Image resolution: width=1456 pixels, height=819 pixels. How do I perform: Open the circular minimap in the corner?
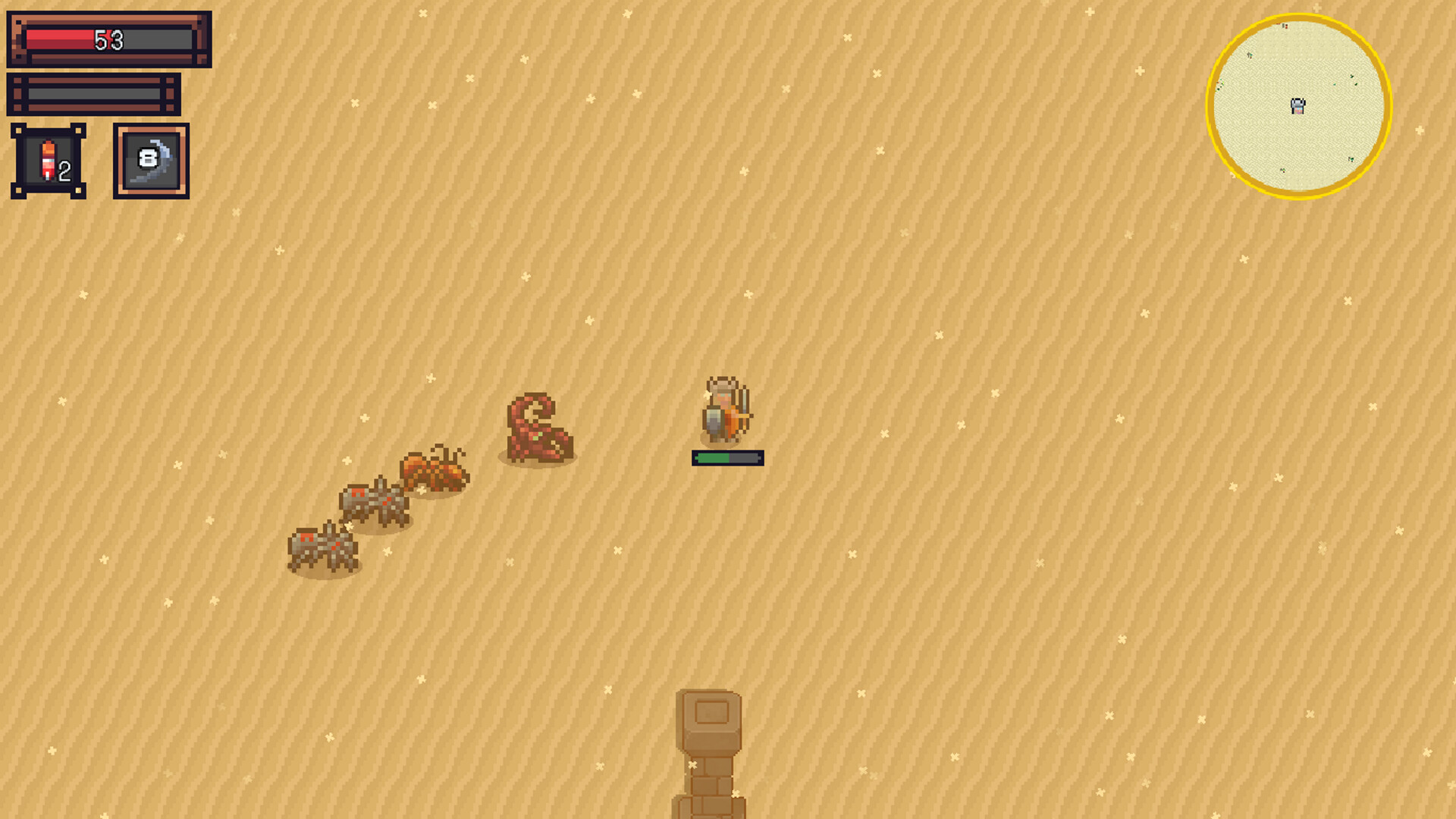pos(1298,106)
